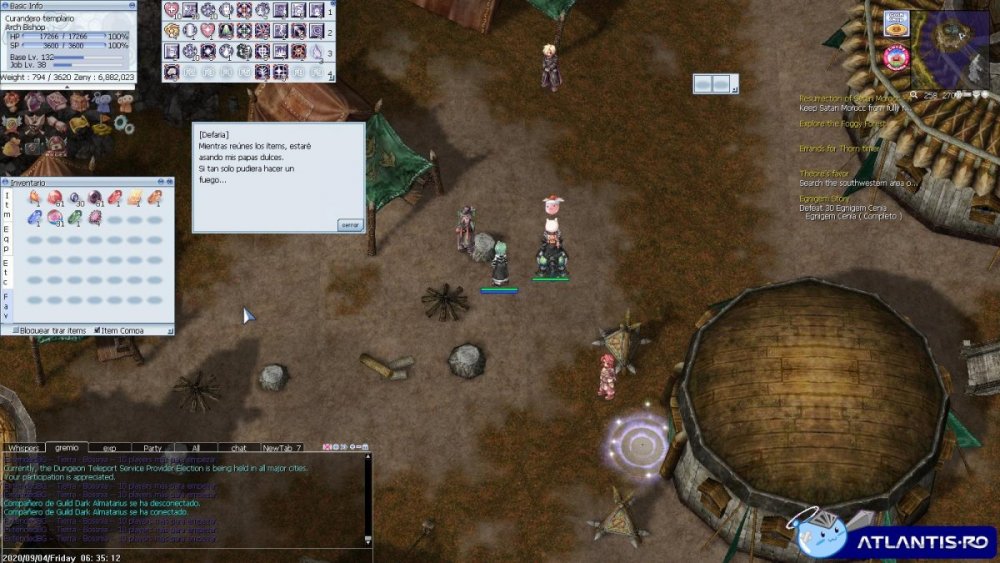Click the minimap magnifier zoom icon
1000x563 pixels.
click(x=916, y=95)
